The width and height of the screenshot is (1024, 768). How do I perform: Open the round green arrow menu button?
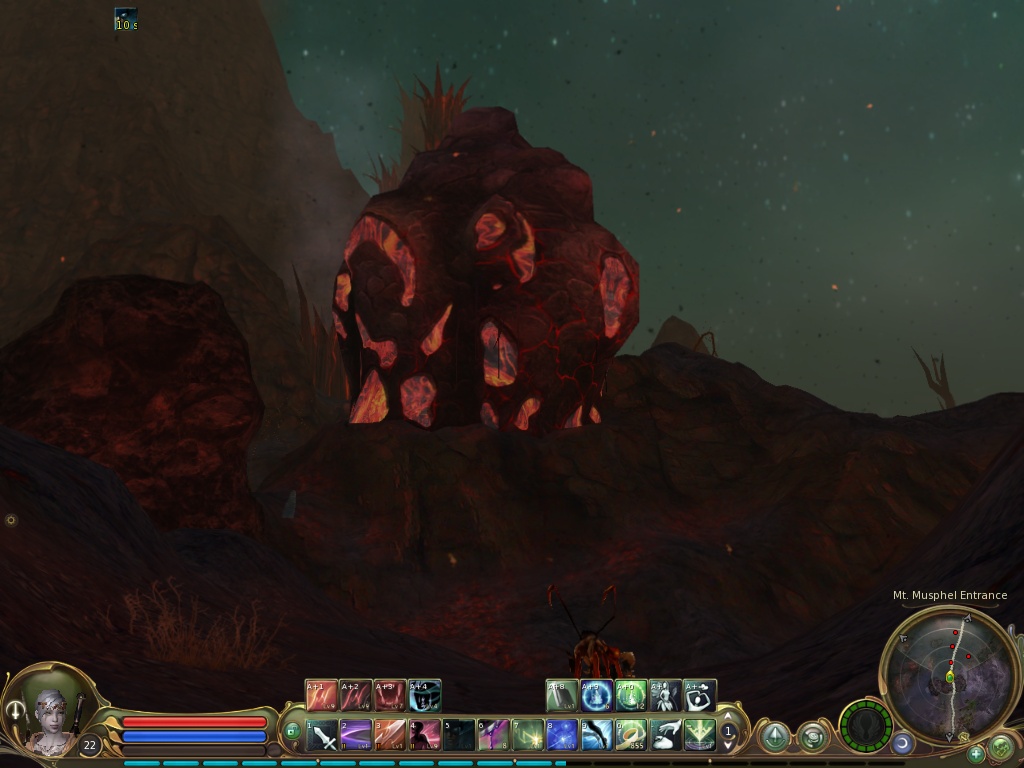click(x=775, y=738)
